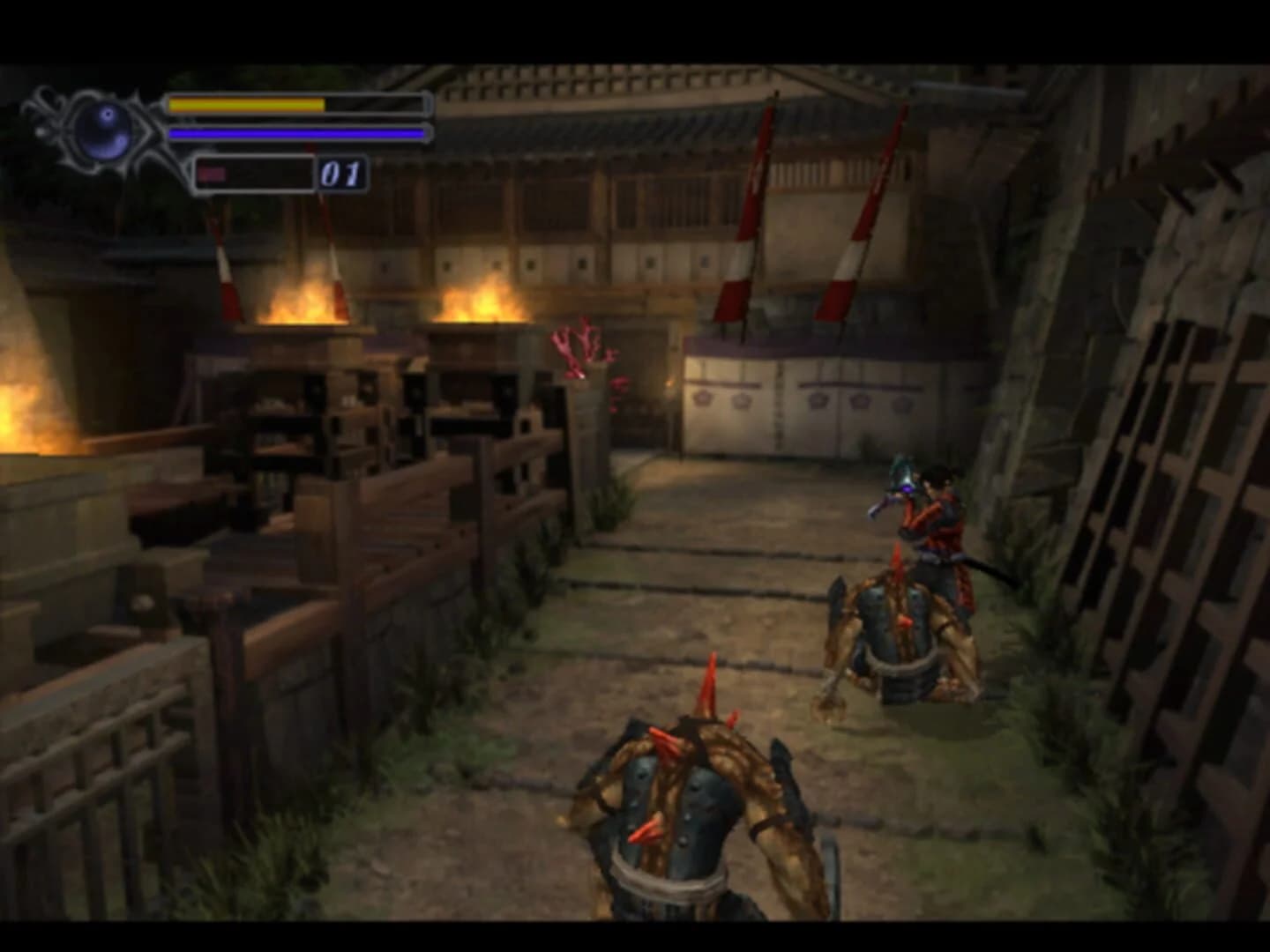Viewport: 1270px width, 952px height.
Task: Click the yellow health bar
Action: pyautogui.click(x=247, y=103)
